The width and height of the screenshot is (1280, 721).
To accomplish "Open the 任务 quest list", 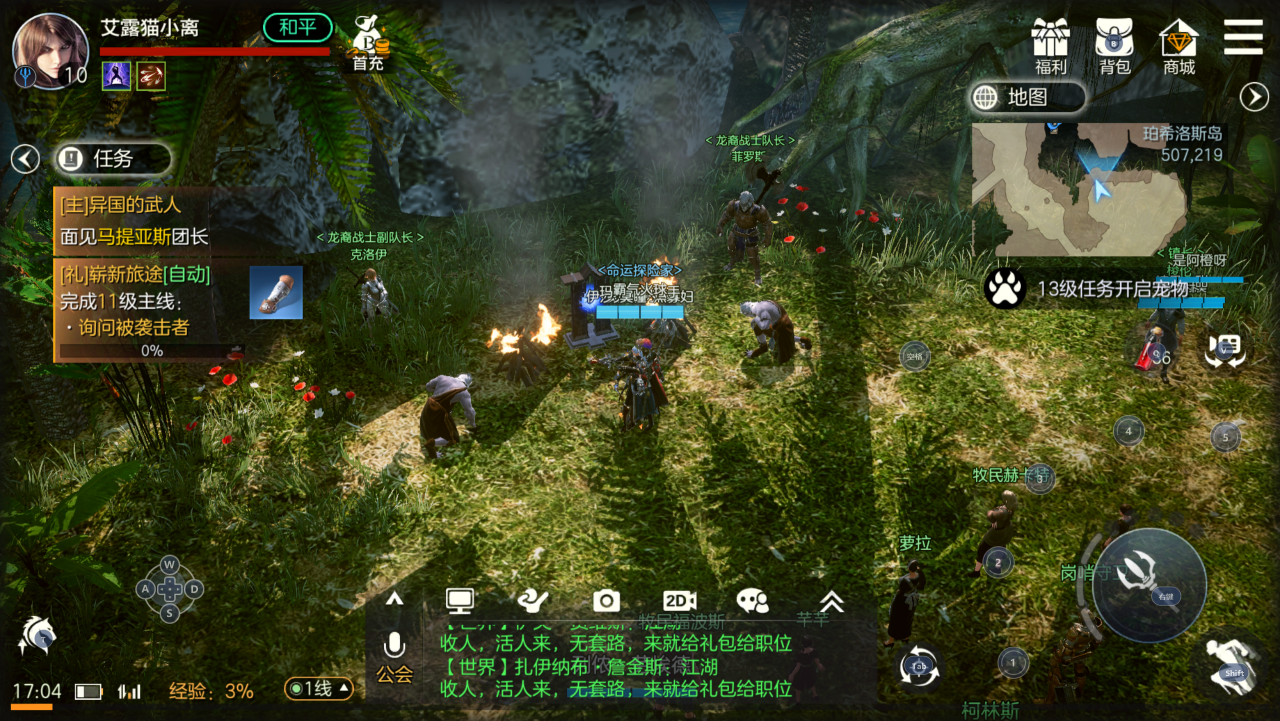I will [x=112, y=158].
